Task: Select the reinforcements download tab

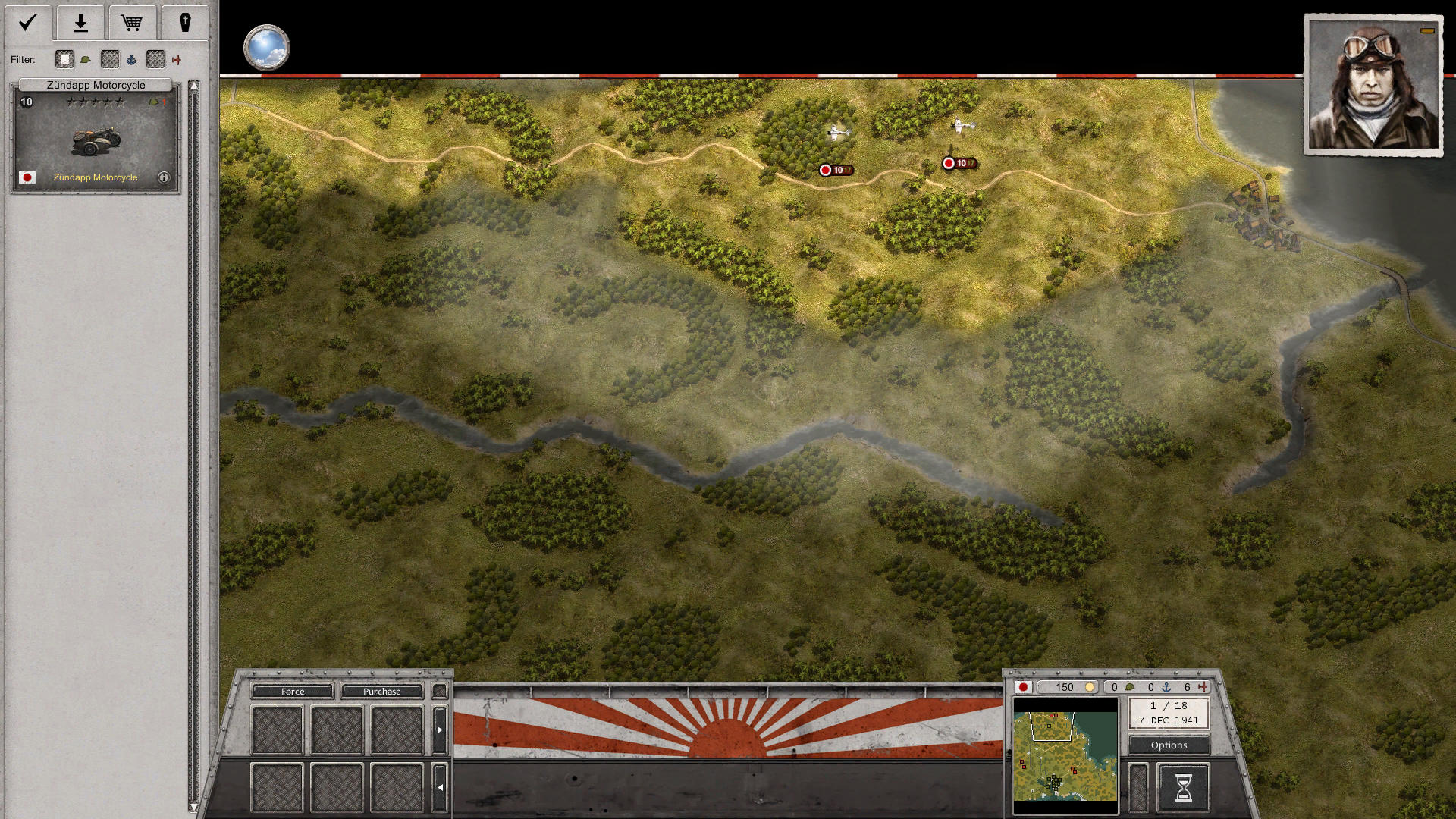Action: [x=80, y=23]
